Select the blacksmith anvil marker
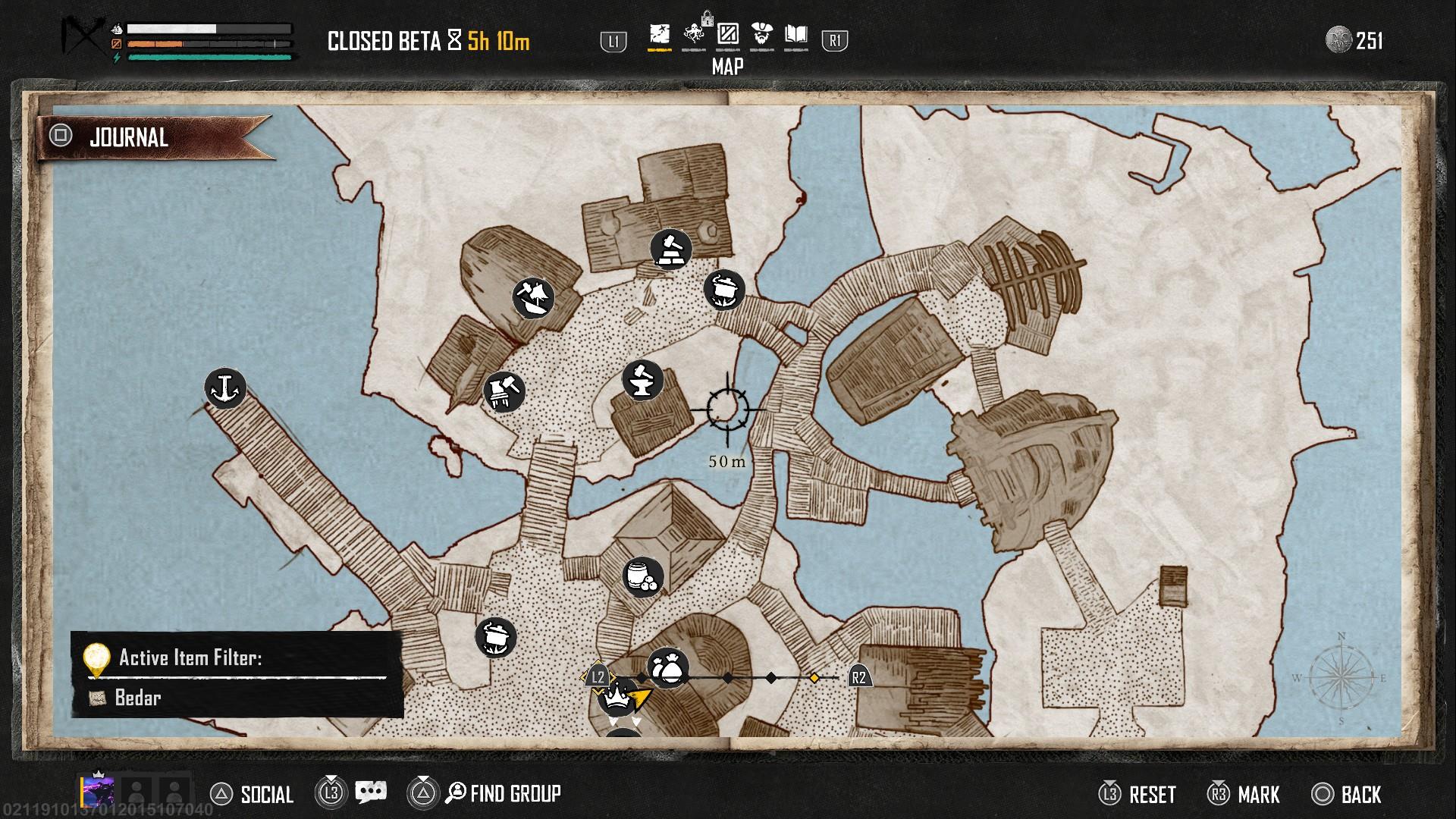The height and width of the screenshot is (819, 1456). (x=642, y=380)
